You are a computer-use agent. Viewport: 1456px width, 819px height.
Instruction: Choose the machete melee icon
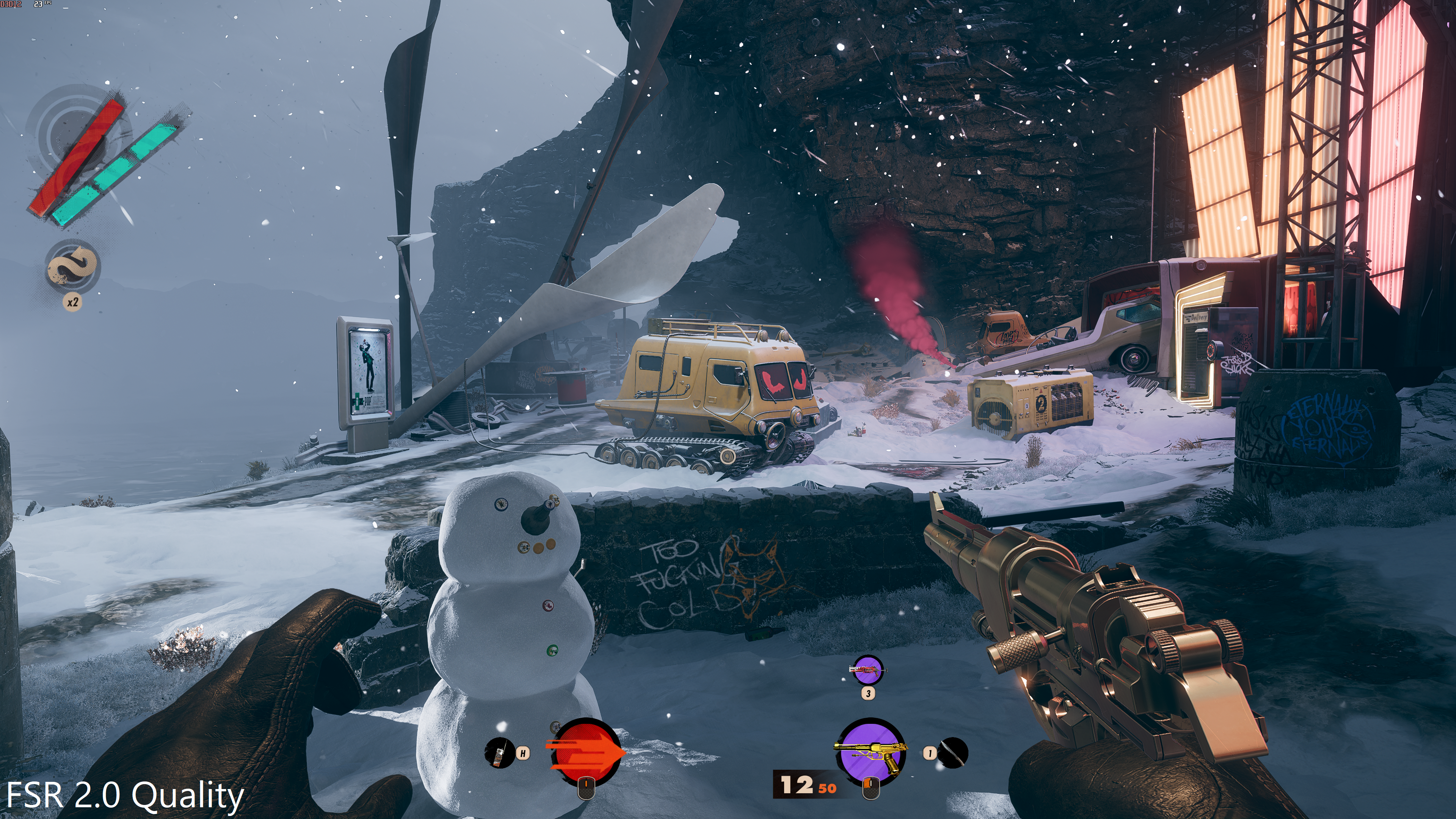[x=953, y=753]
